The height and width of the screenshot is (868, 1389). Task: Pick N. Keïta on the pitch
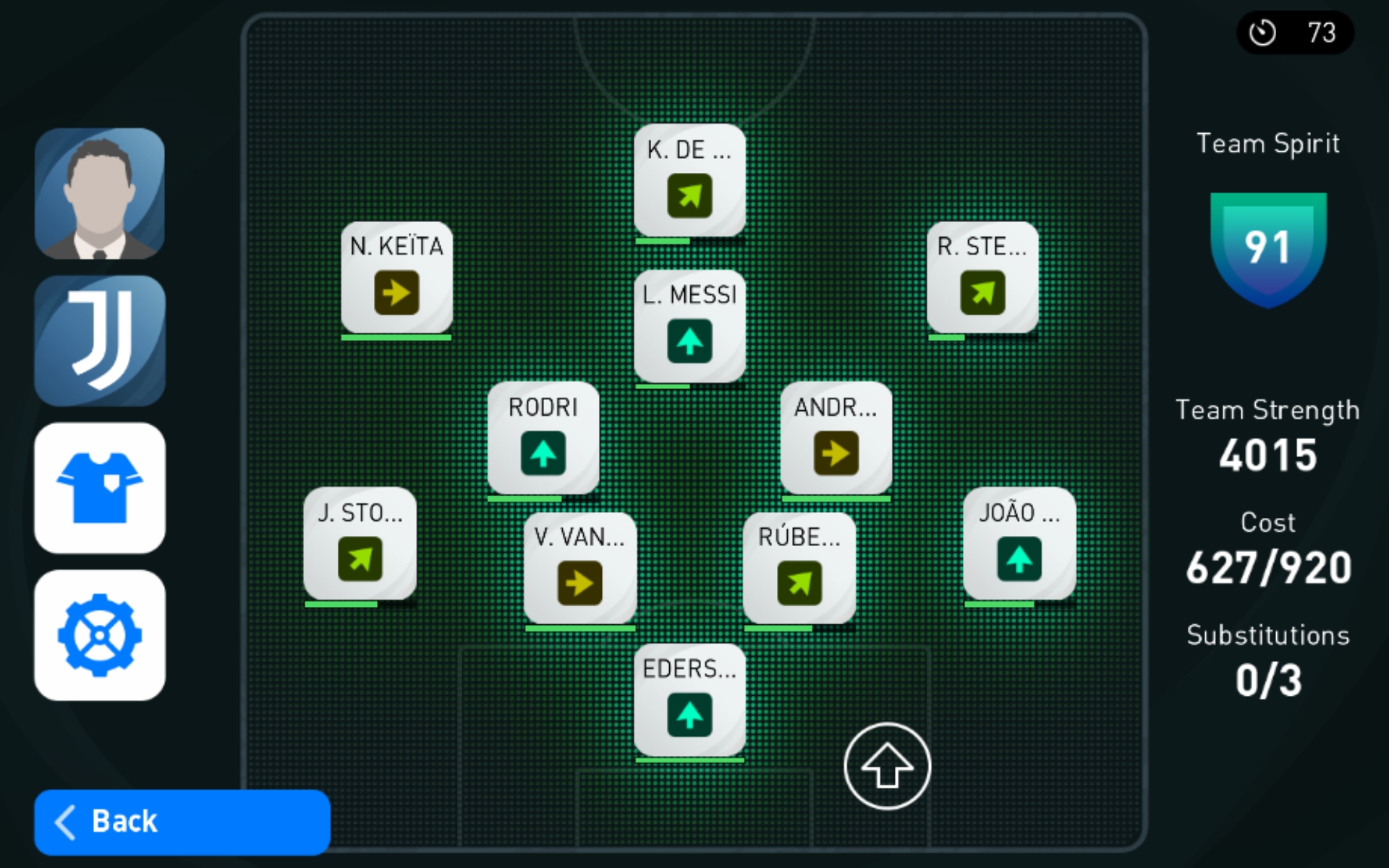click(x=396, y=277)
